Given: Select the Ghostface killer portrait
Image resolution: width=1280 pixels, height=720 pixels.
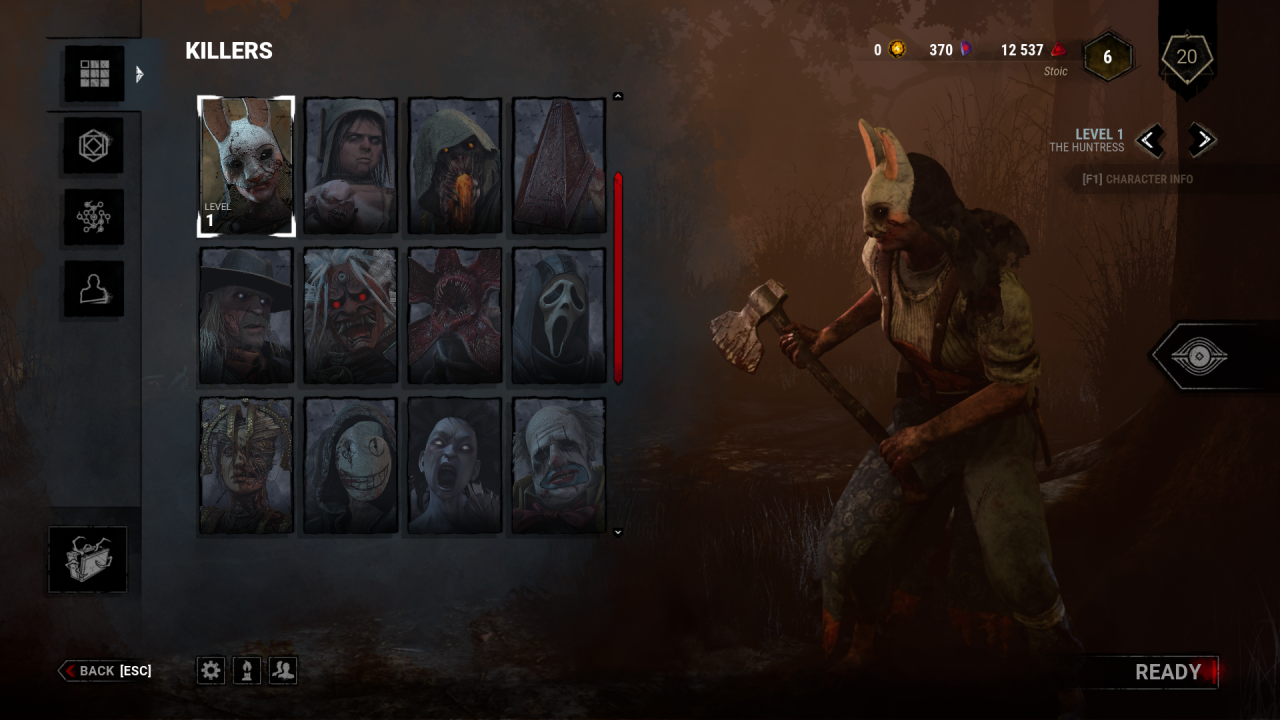Looking at the screenshot, I should click(x=558, y=314).
